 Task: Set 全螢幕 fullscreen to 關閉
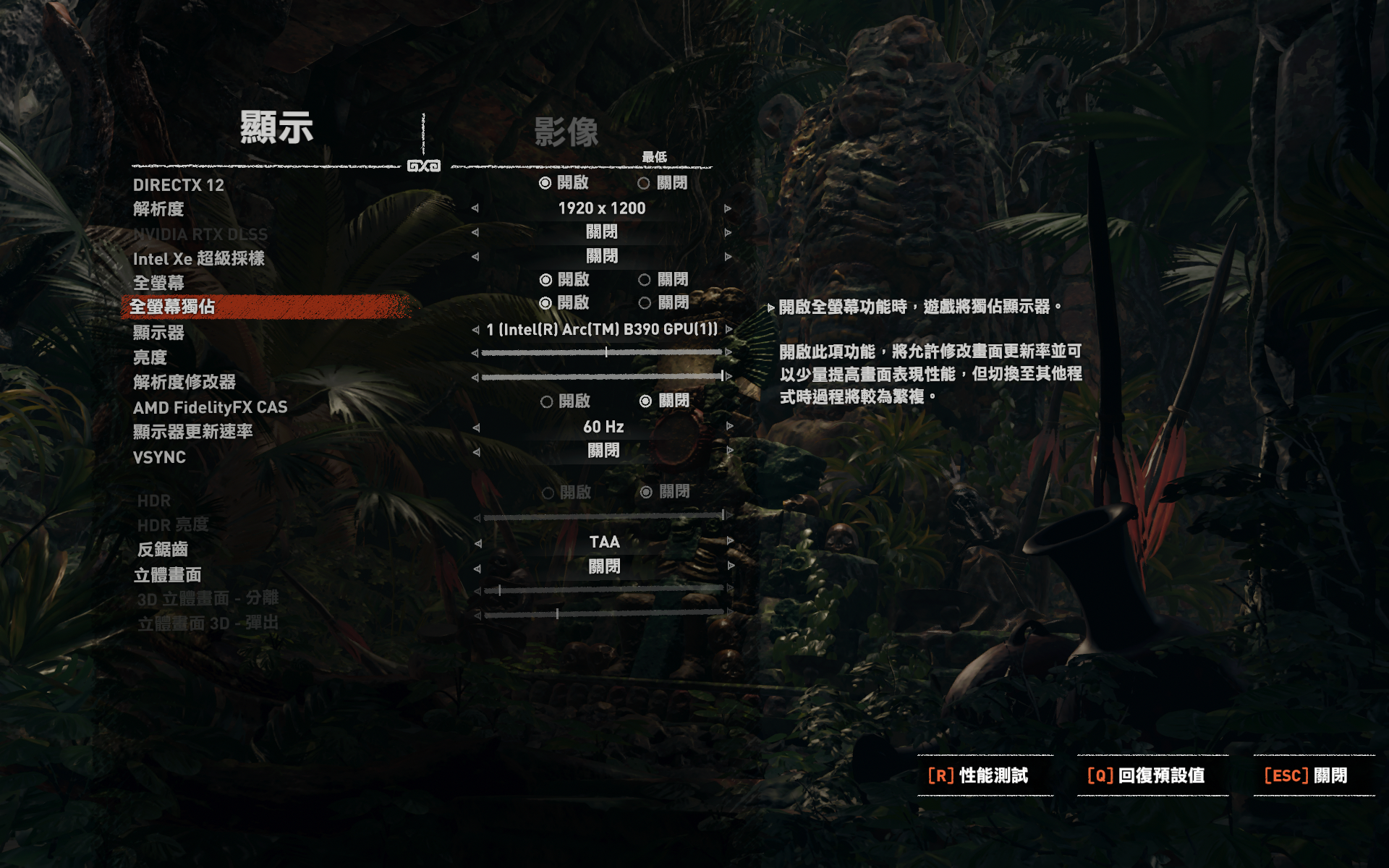(x=645, y=280)
